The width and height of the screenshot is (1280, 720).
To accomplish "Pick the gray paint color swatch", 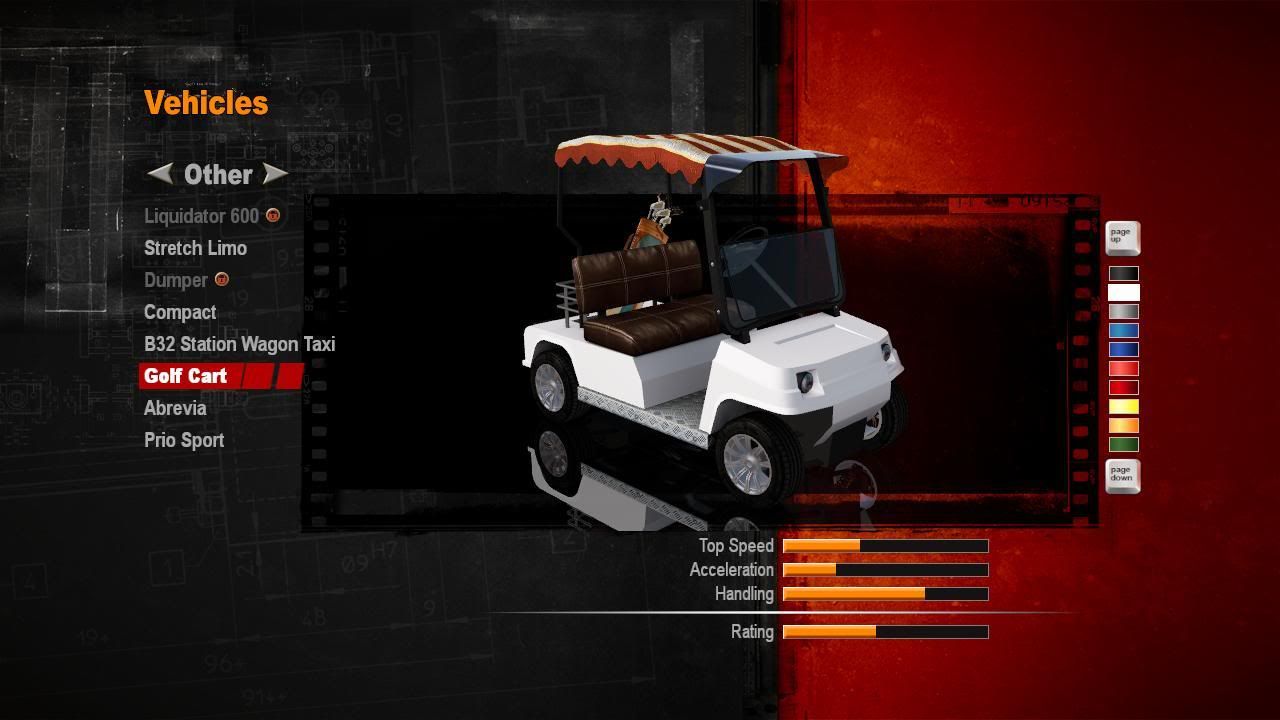I will pyautogui.click(x=1123, y=311).
